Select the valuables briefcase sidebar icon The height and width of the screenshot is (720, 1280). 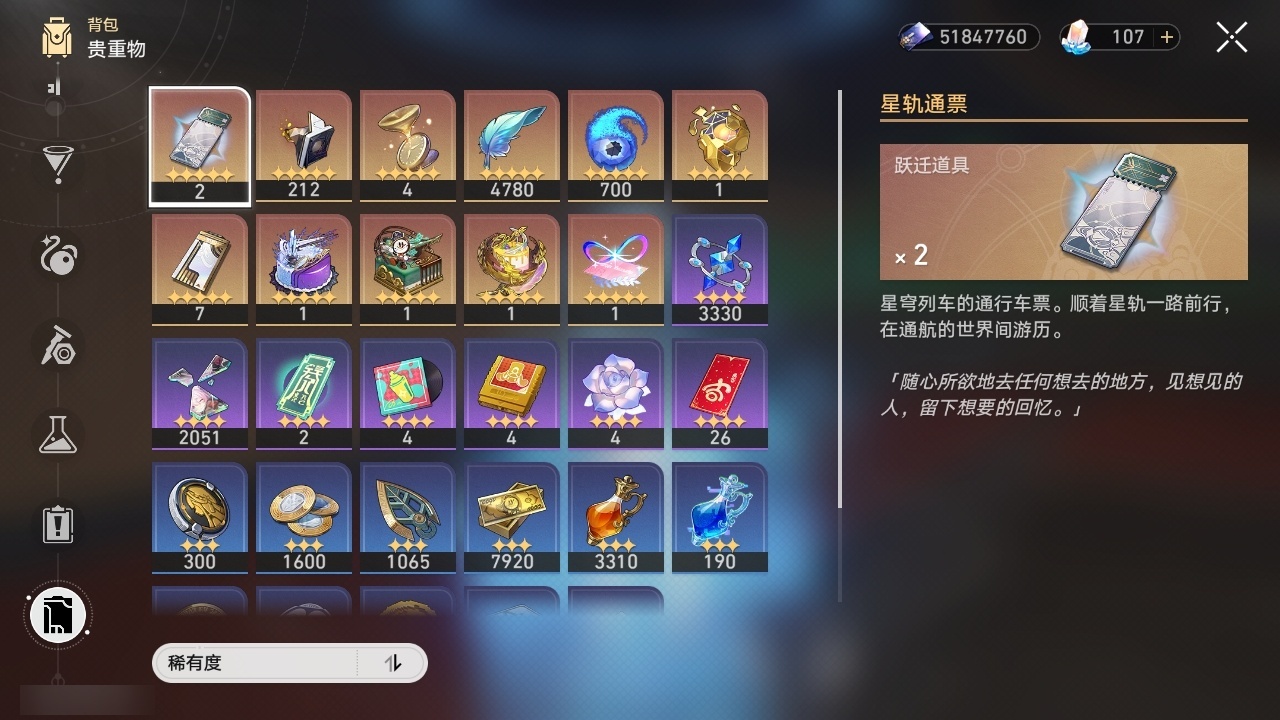click(x=57, y=615)
